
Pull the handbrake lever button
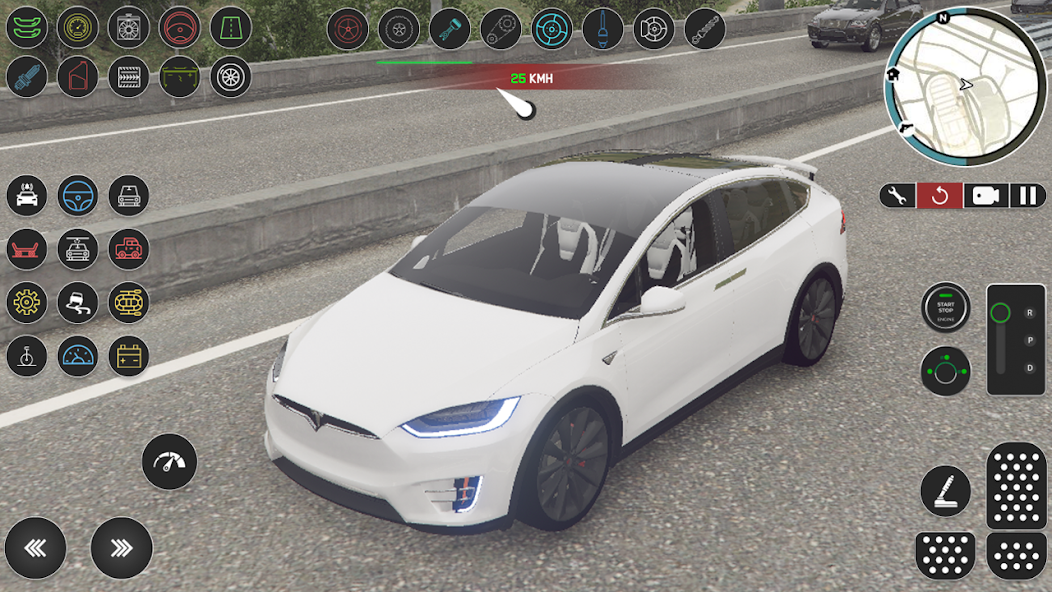(945, 491)
